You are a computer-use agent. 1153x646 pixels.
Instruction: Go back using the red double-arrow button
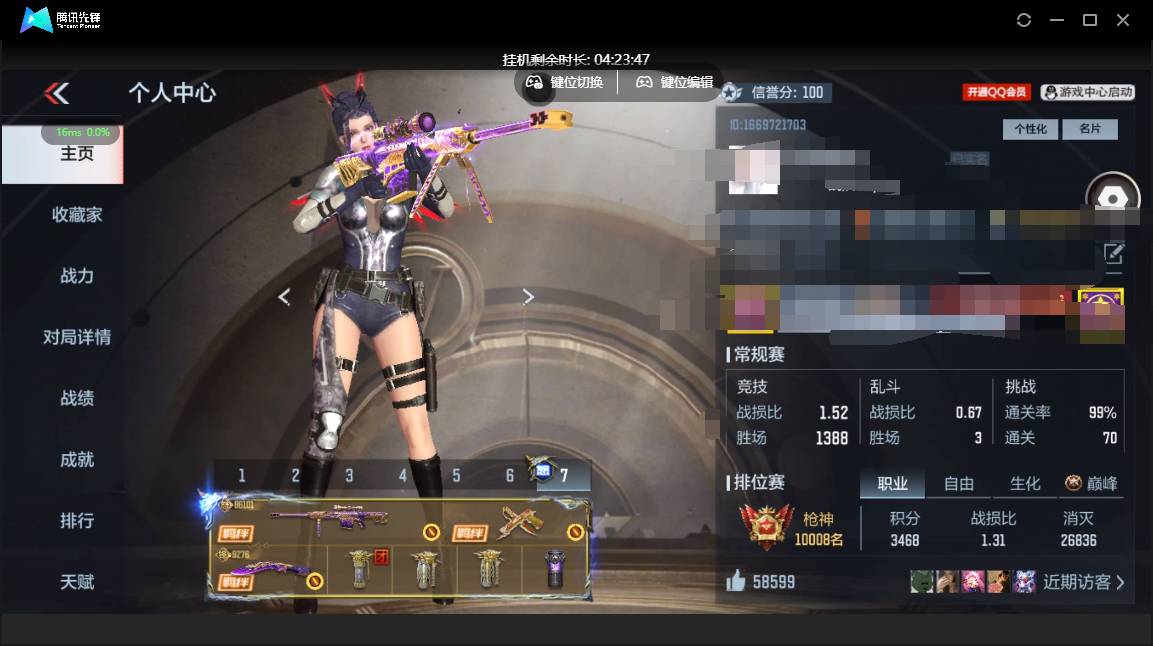57,93
